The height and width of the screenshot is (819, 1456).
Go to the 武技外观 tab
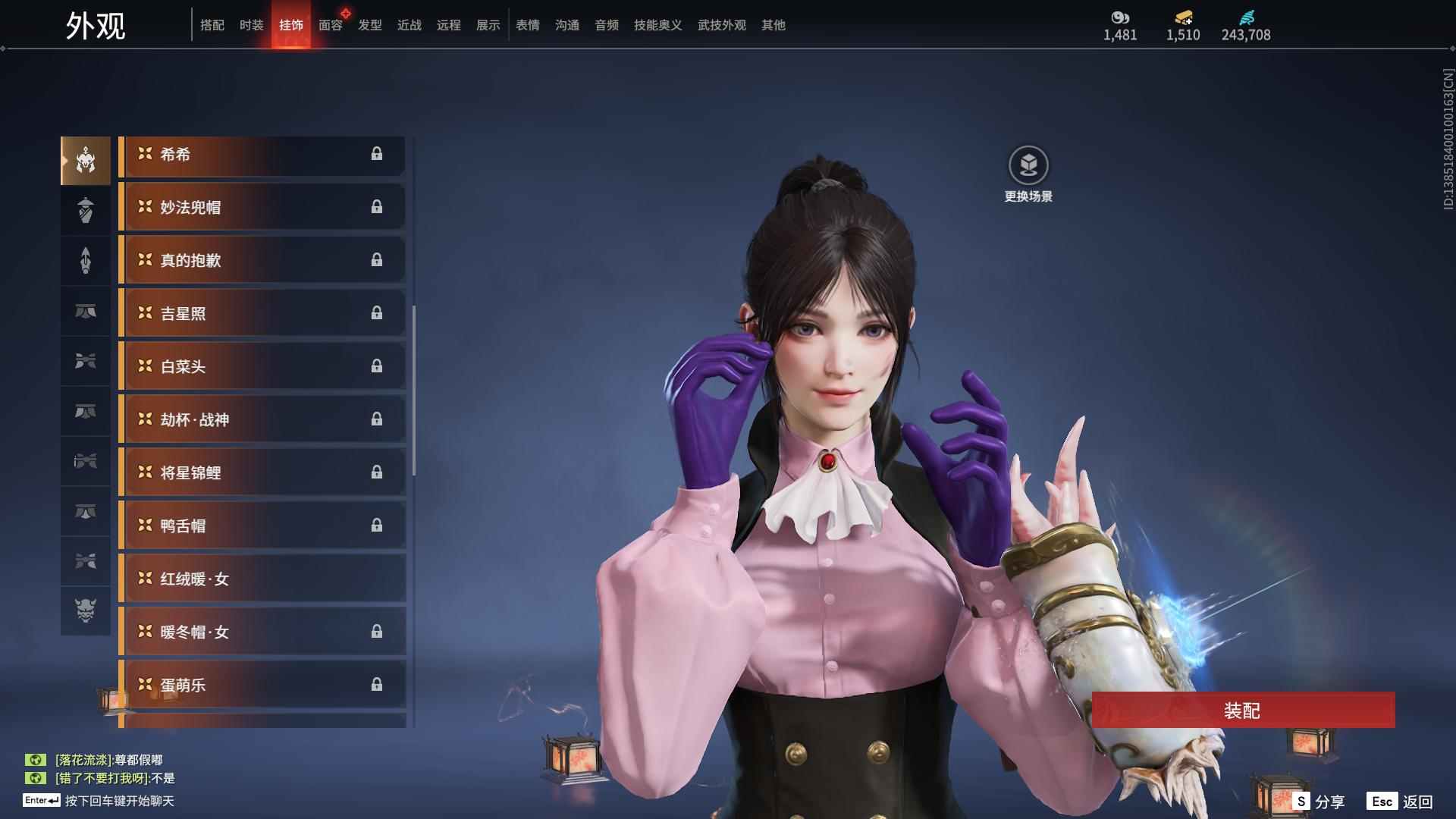point(721,25)
